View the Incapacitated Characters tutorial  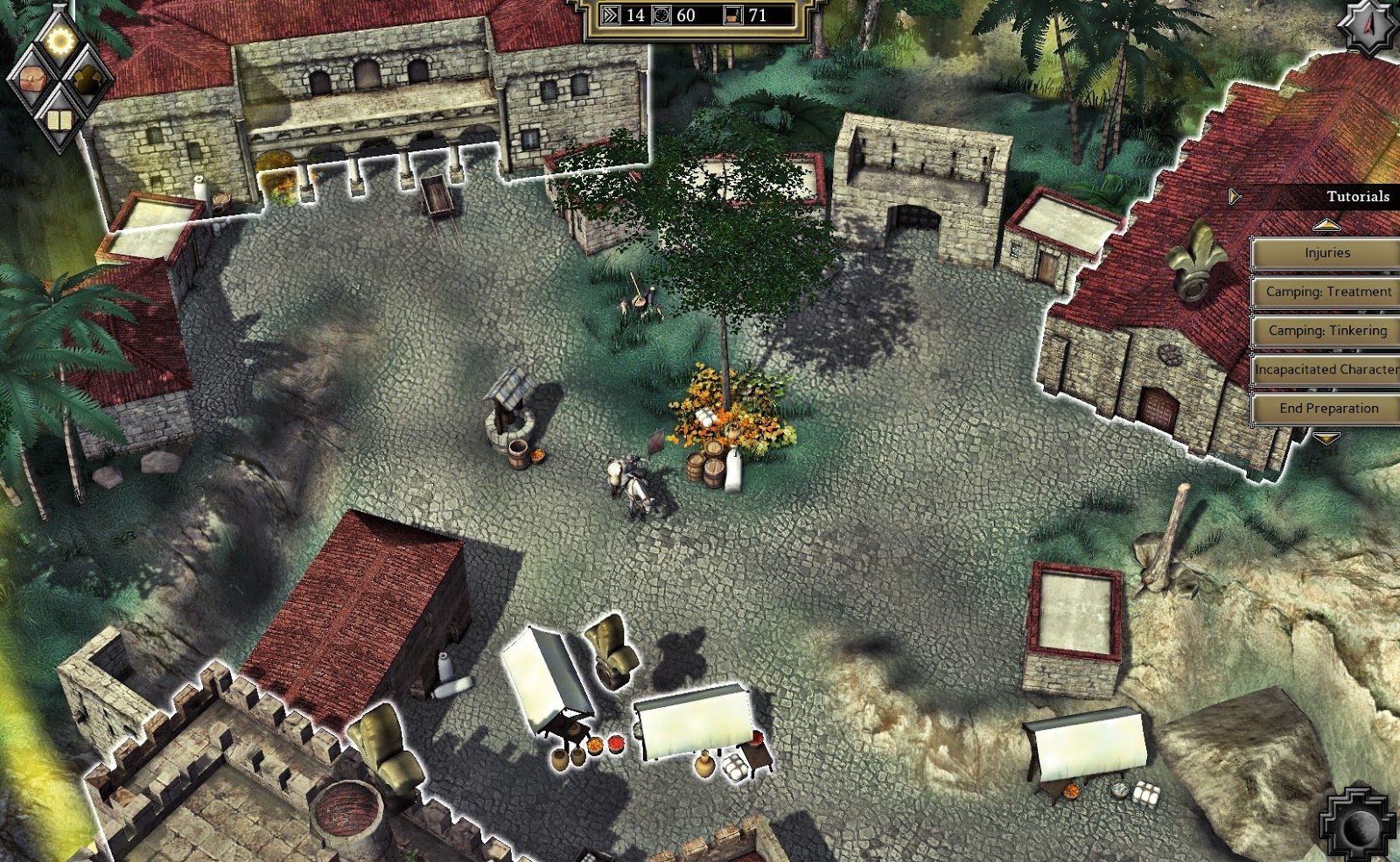click(1326, 369)
